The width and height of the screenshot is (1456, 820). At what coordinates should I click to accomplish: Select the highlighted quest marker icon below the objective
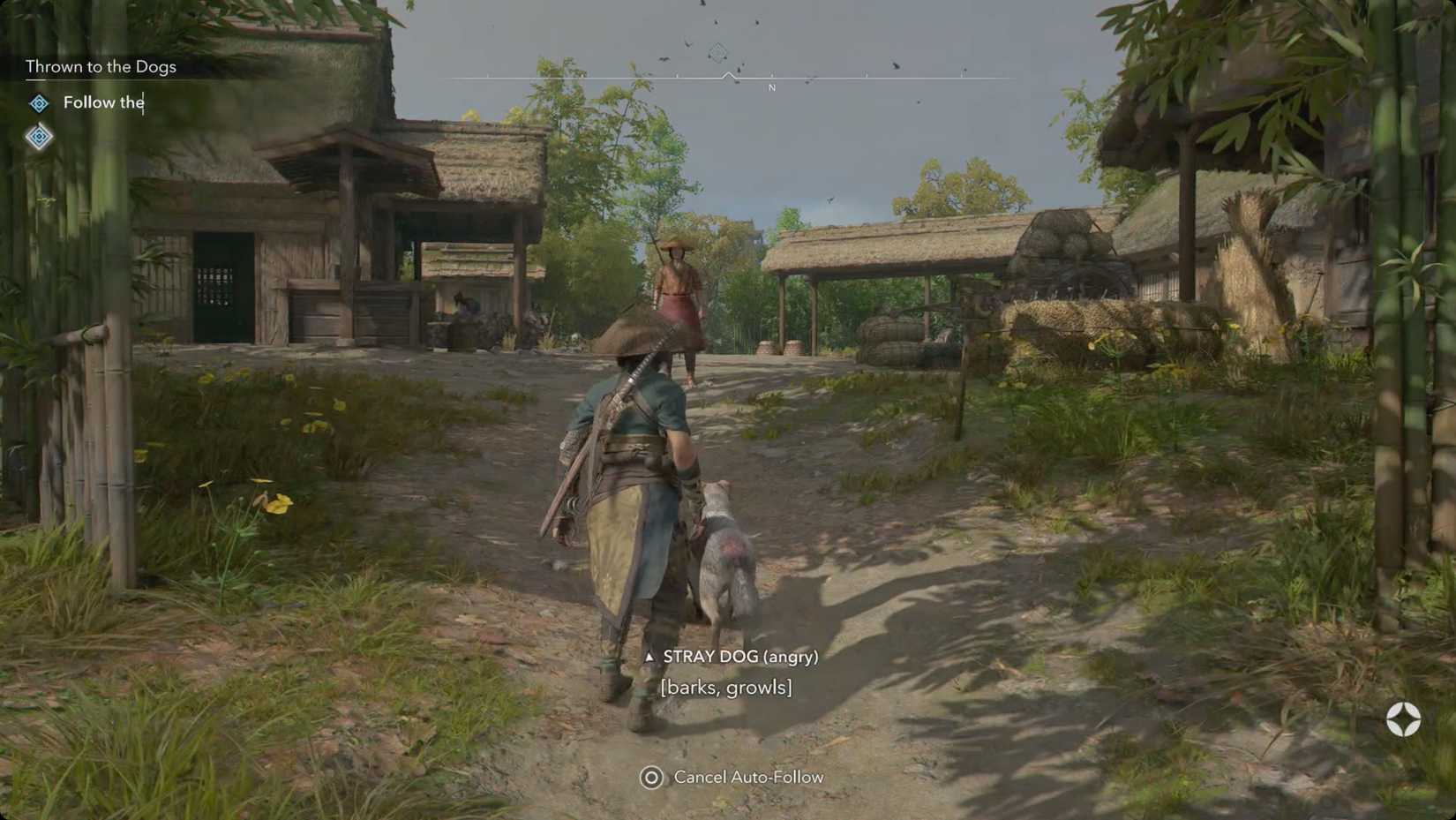(39, 138)
